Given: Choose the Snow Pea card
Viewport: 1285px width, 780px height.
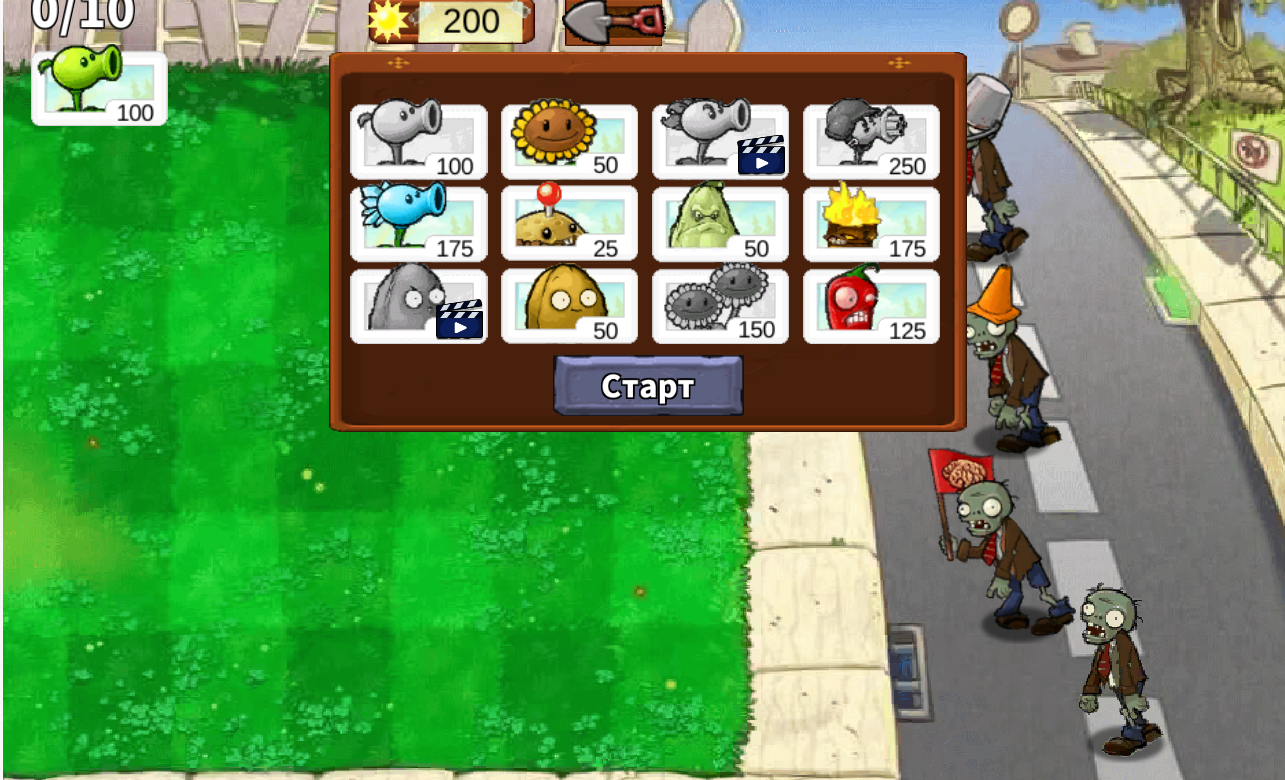Looking at the screenshot, I should 418,223.
